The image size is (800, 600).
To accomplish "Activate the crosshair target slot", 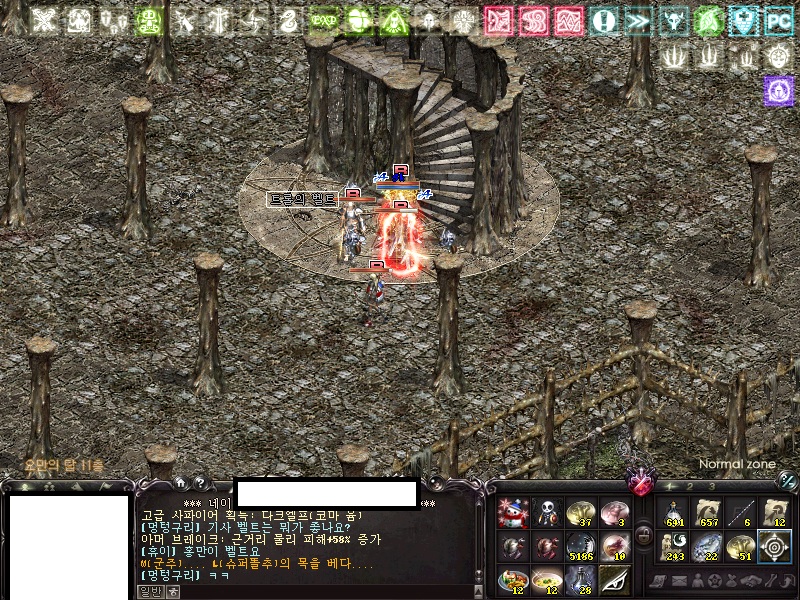I will point(774,547).
